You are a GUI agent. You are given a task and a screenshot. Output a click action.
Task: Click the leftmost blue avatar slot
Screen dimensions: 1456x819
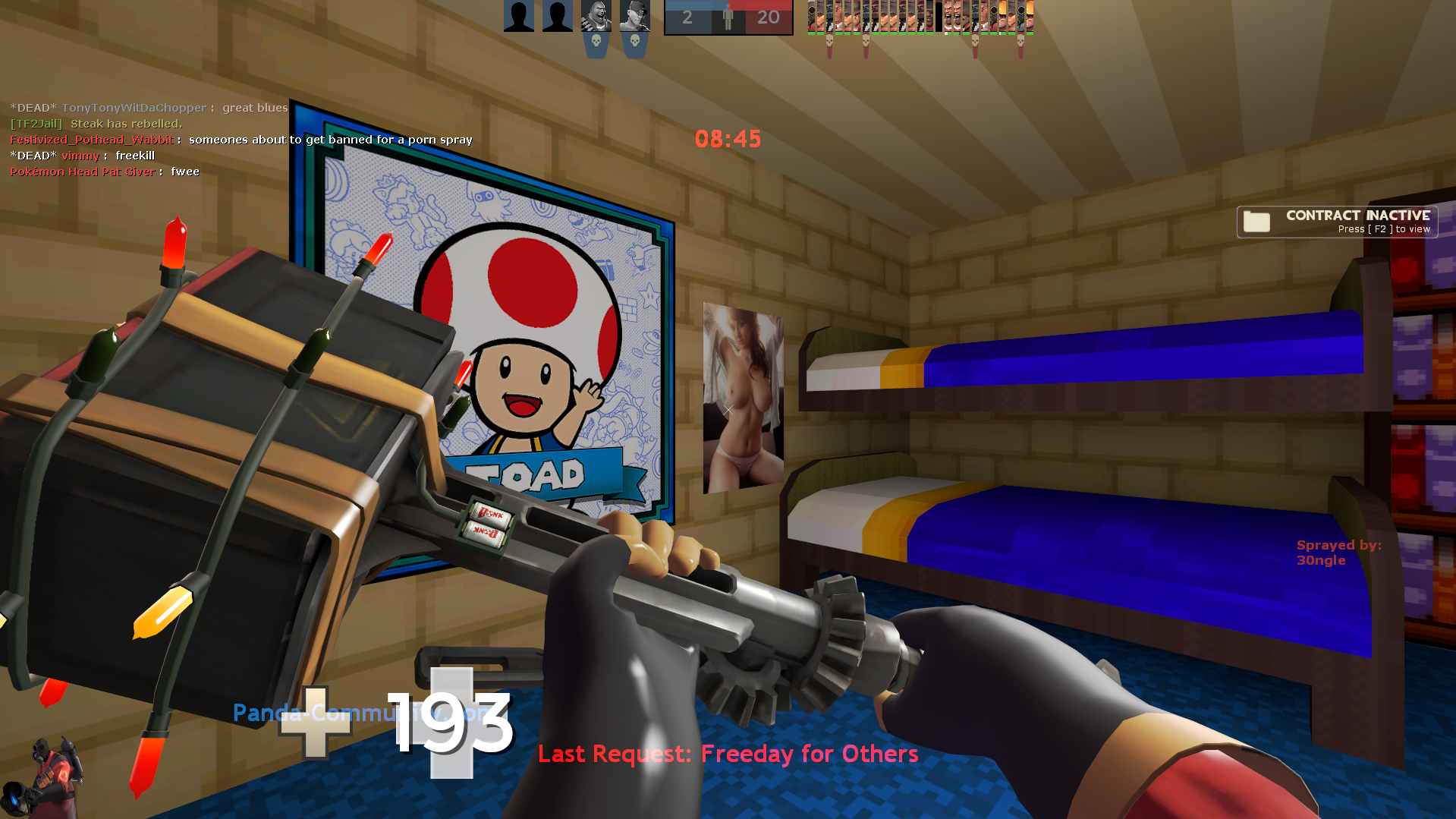click(x=519, y=17)
